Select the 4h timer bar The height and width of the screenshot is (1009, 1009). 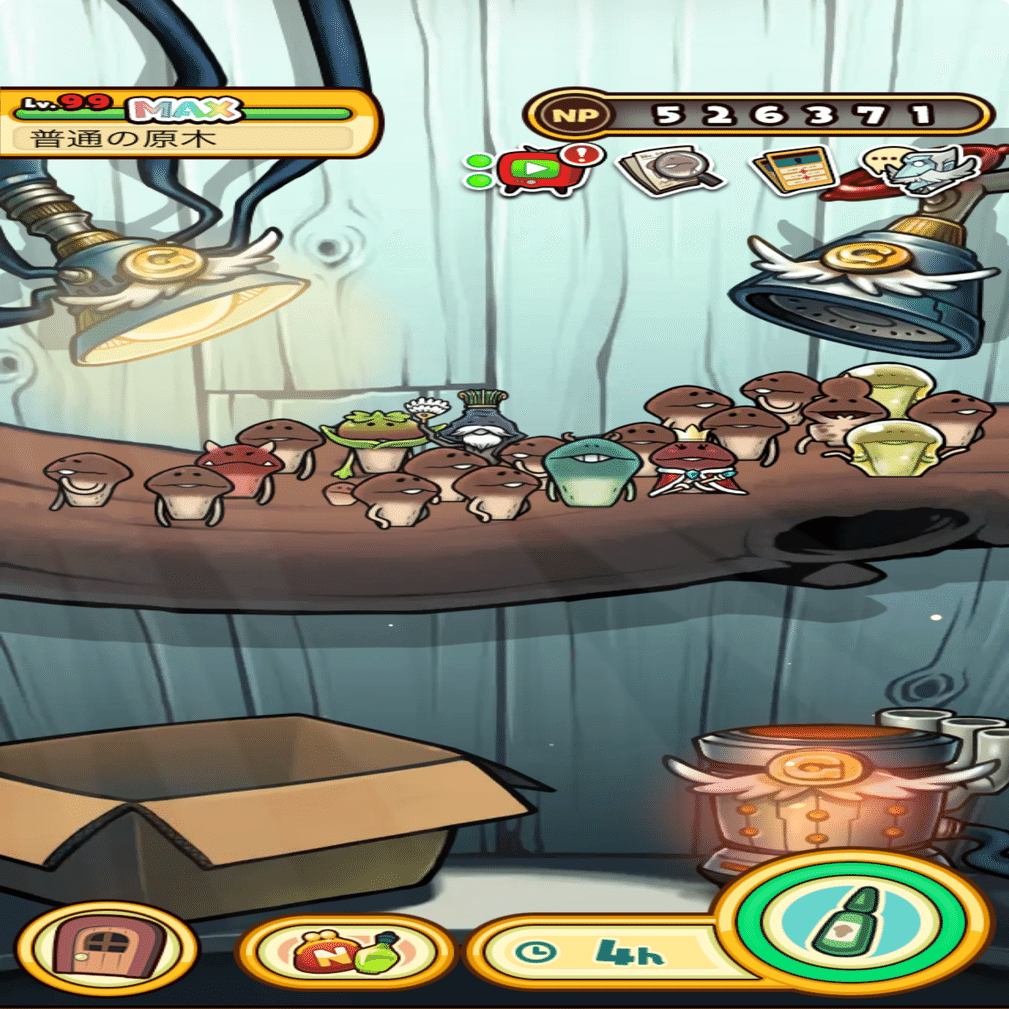(x=600, y=953)
